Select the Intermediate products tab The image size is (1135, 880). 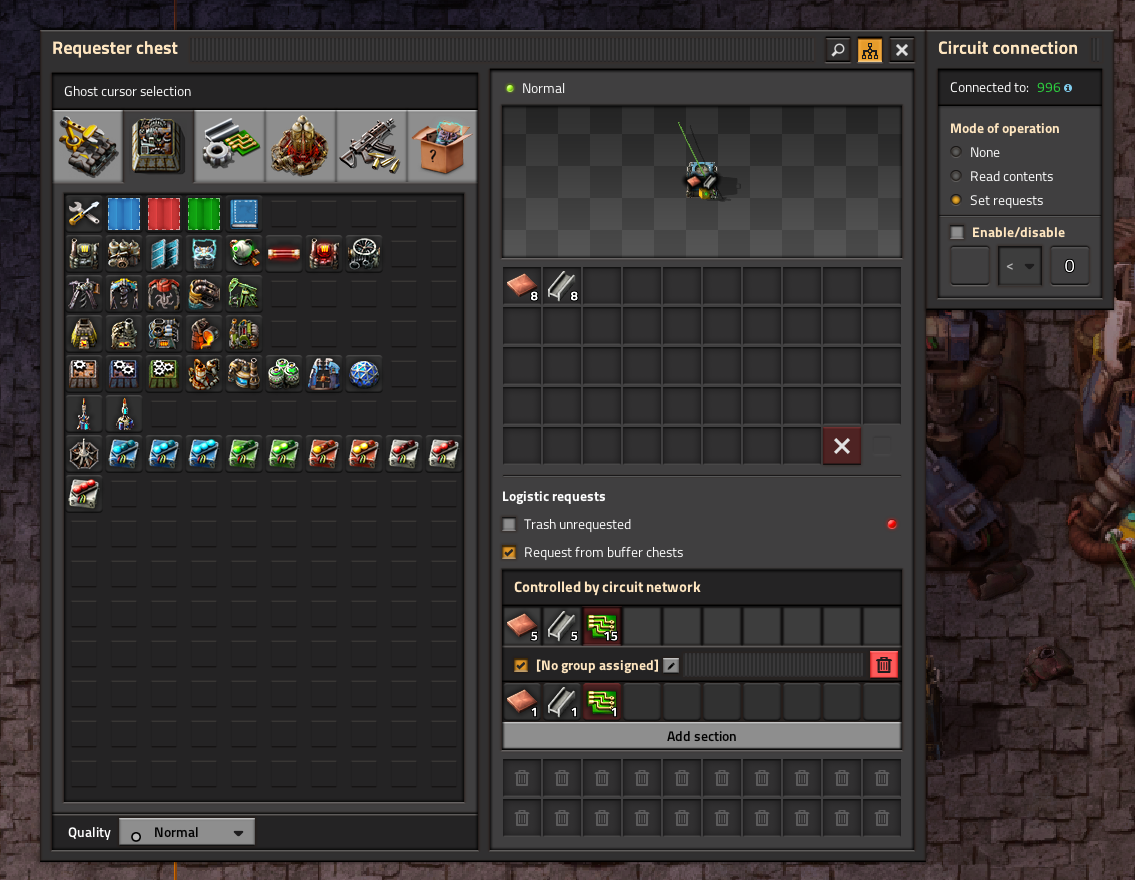[230, 145]
